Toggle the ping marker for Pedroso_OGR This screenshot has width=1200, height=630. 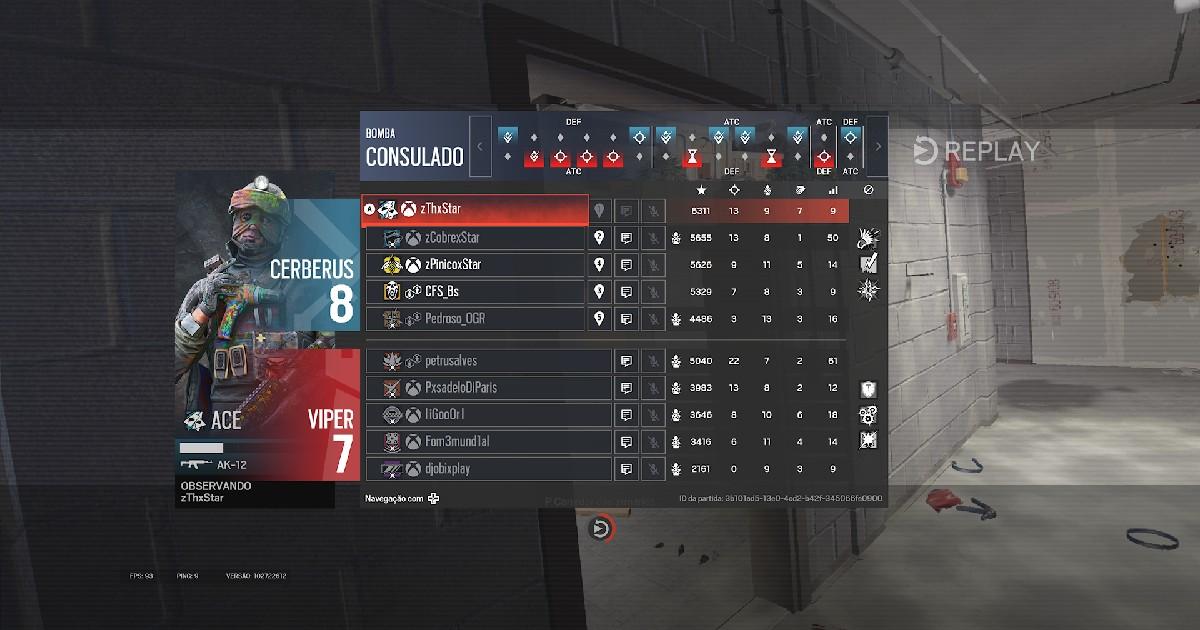pos(599,319)
